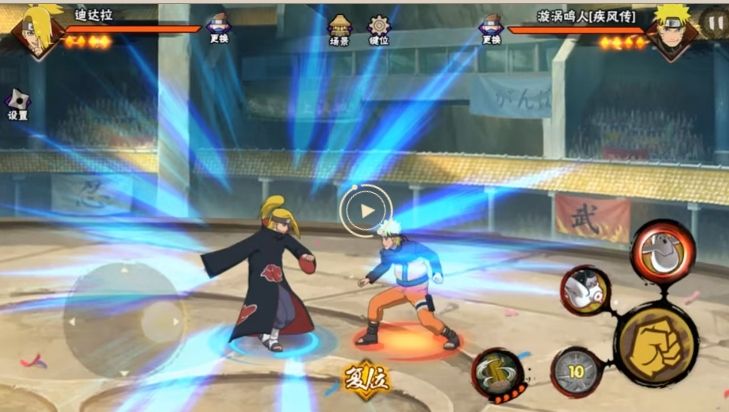The height and width of the screenshot is (412, 729).
Task: Select Deidara's portrait avatar
Action: click(x=38, y=30)
